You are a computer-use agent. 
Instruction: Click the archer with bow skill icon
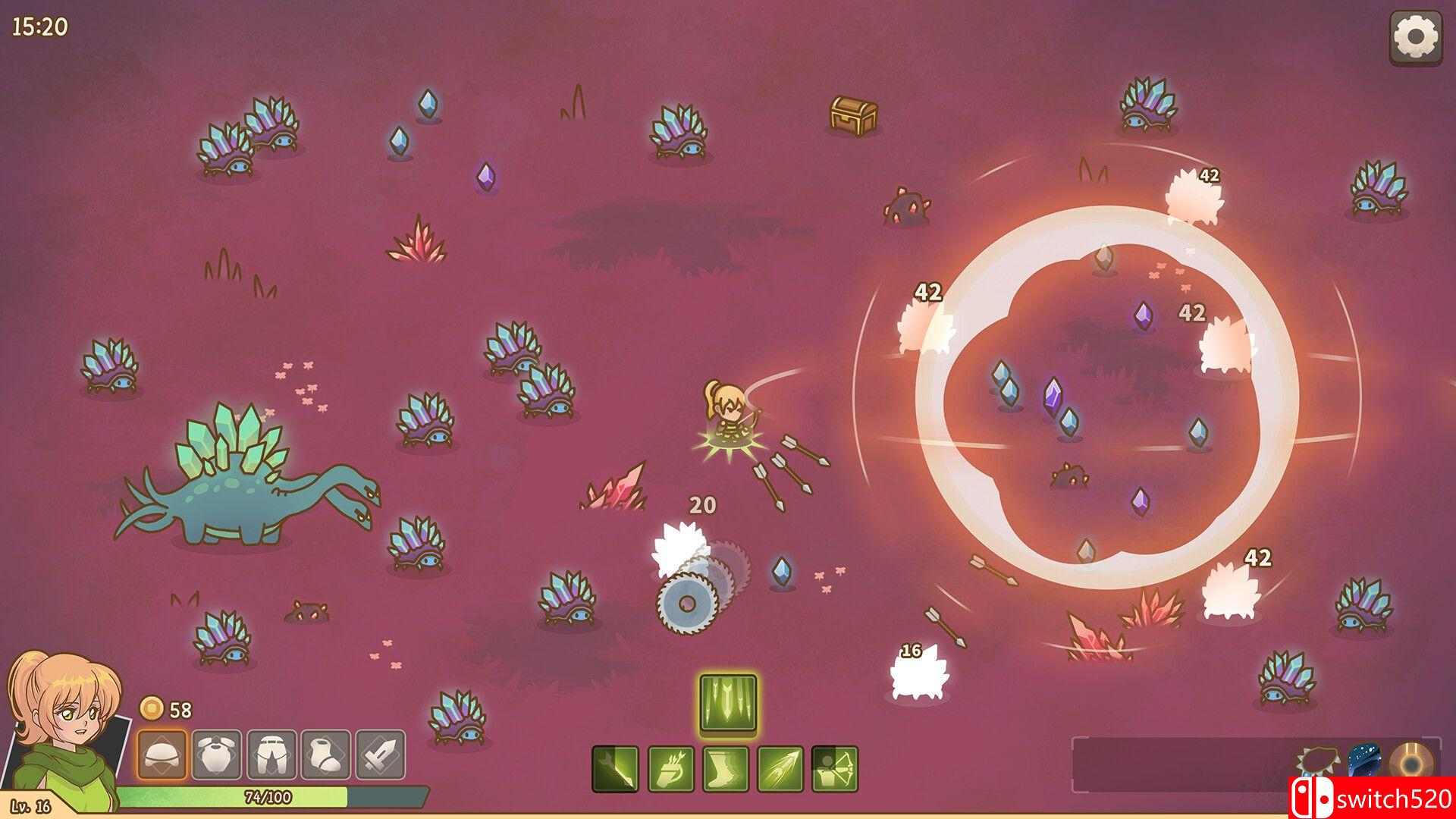point(835,770)
